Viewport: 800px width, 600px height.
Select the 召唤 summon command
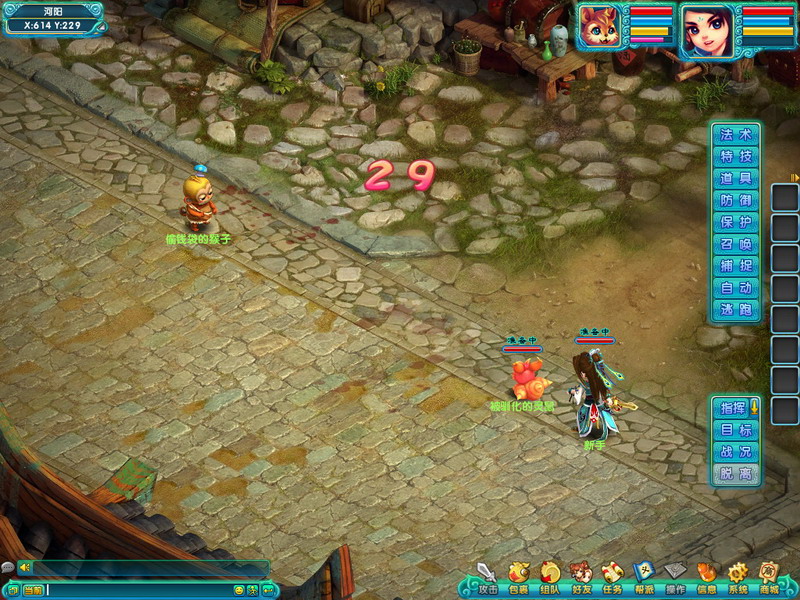click(x=736, y=245)
